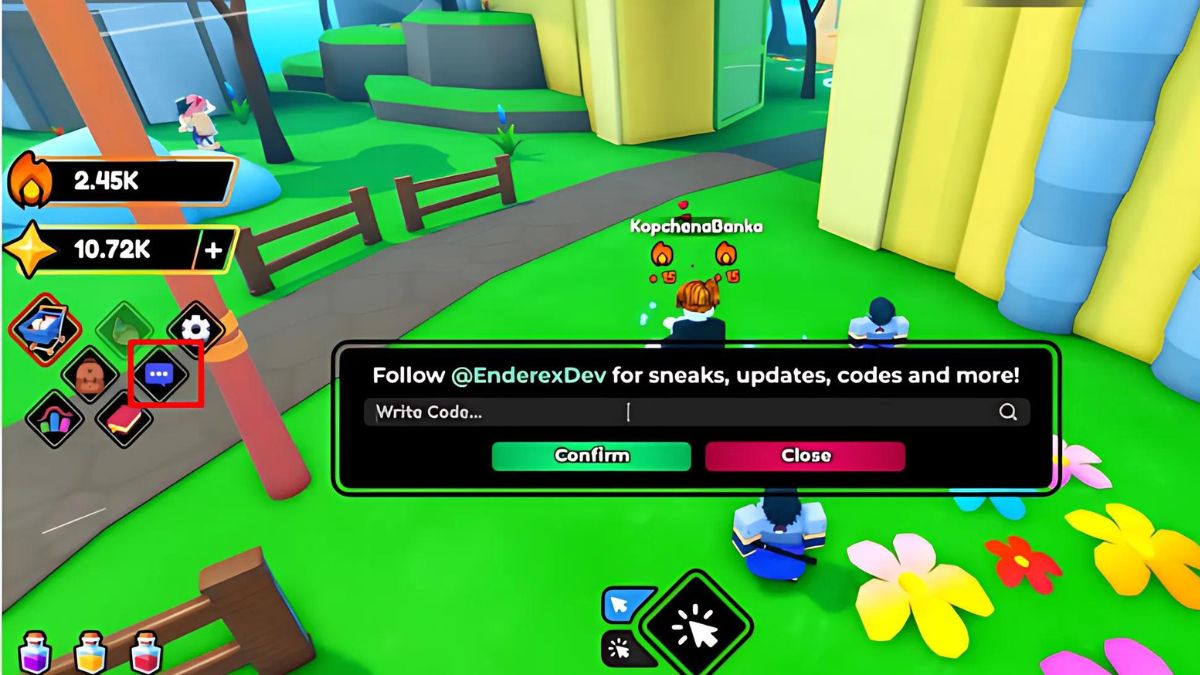This screenshot has height=675, width=1200.
Task: Select the small dark auto-click button
Action: click(621, 648)
